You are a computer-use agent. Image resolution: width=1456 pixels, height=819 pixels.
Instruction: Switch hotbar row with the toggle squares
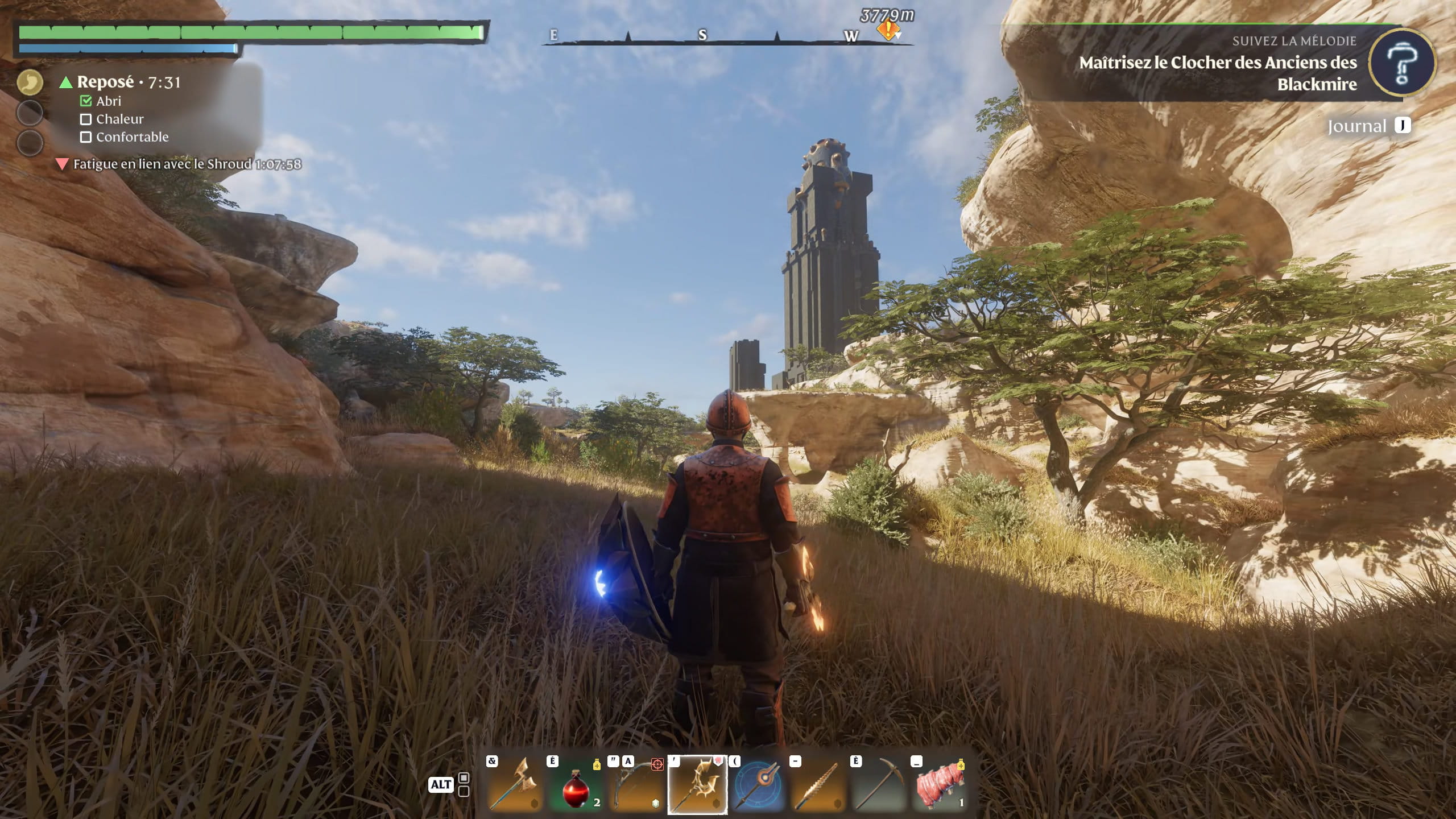click(x=464, y=784)
